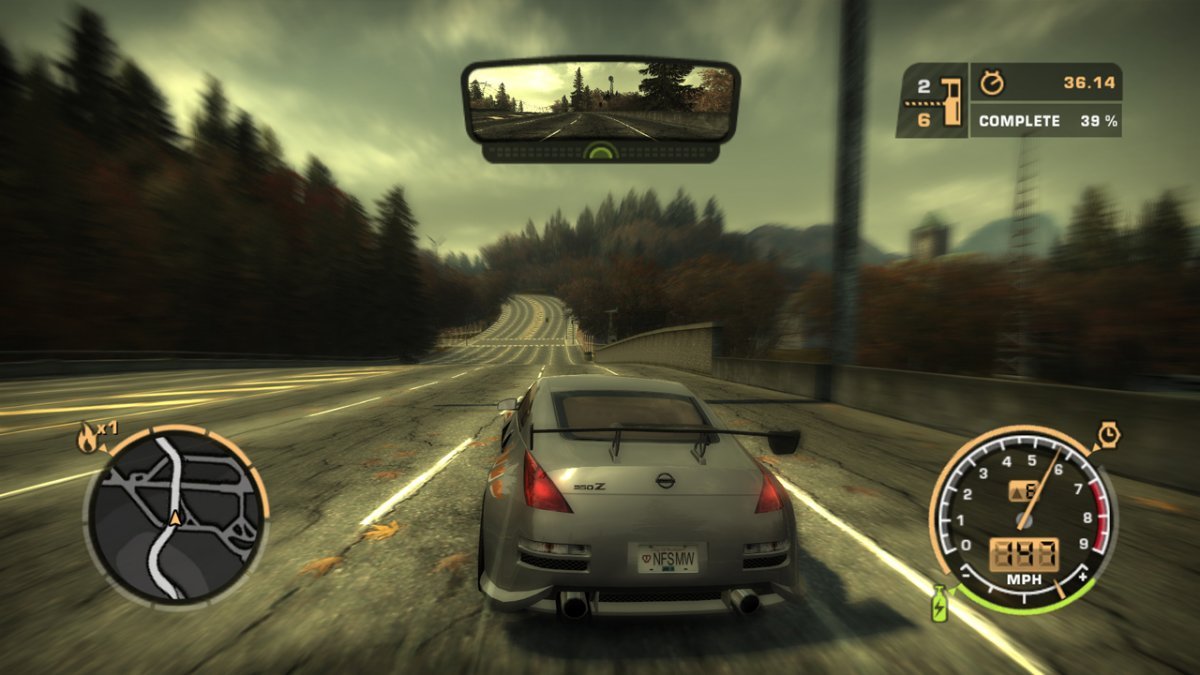Screen dimensions: 1200x675
Task: Click the player arrow on minimap
Action: [x=176, y=518]
